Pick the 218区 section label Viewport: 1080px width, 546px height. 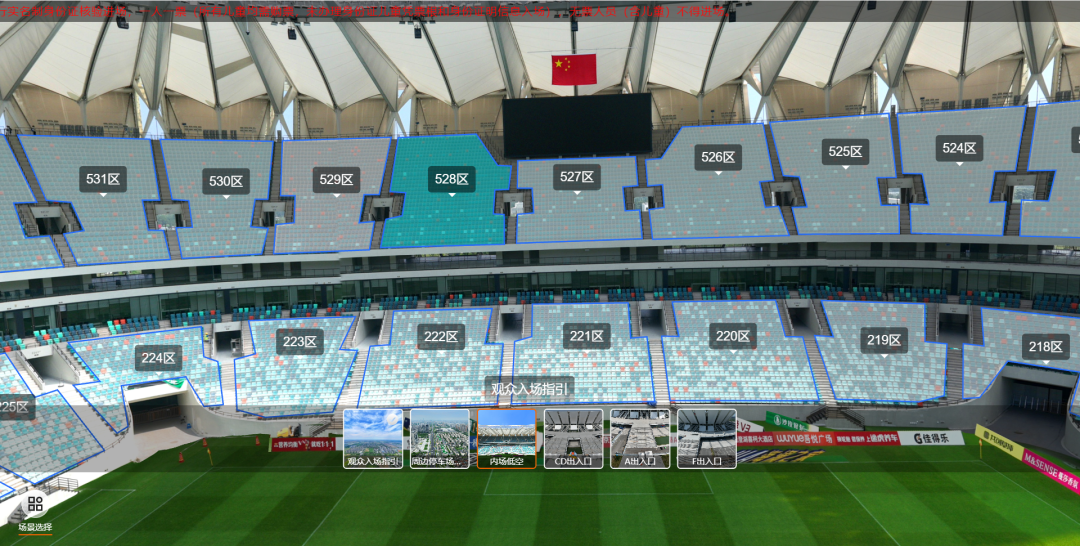tap(1046, 347)
